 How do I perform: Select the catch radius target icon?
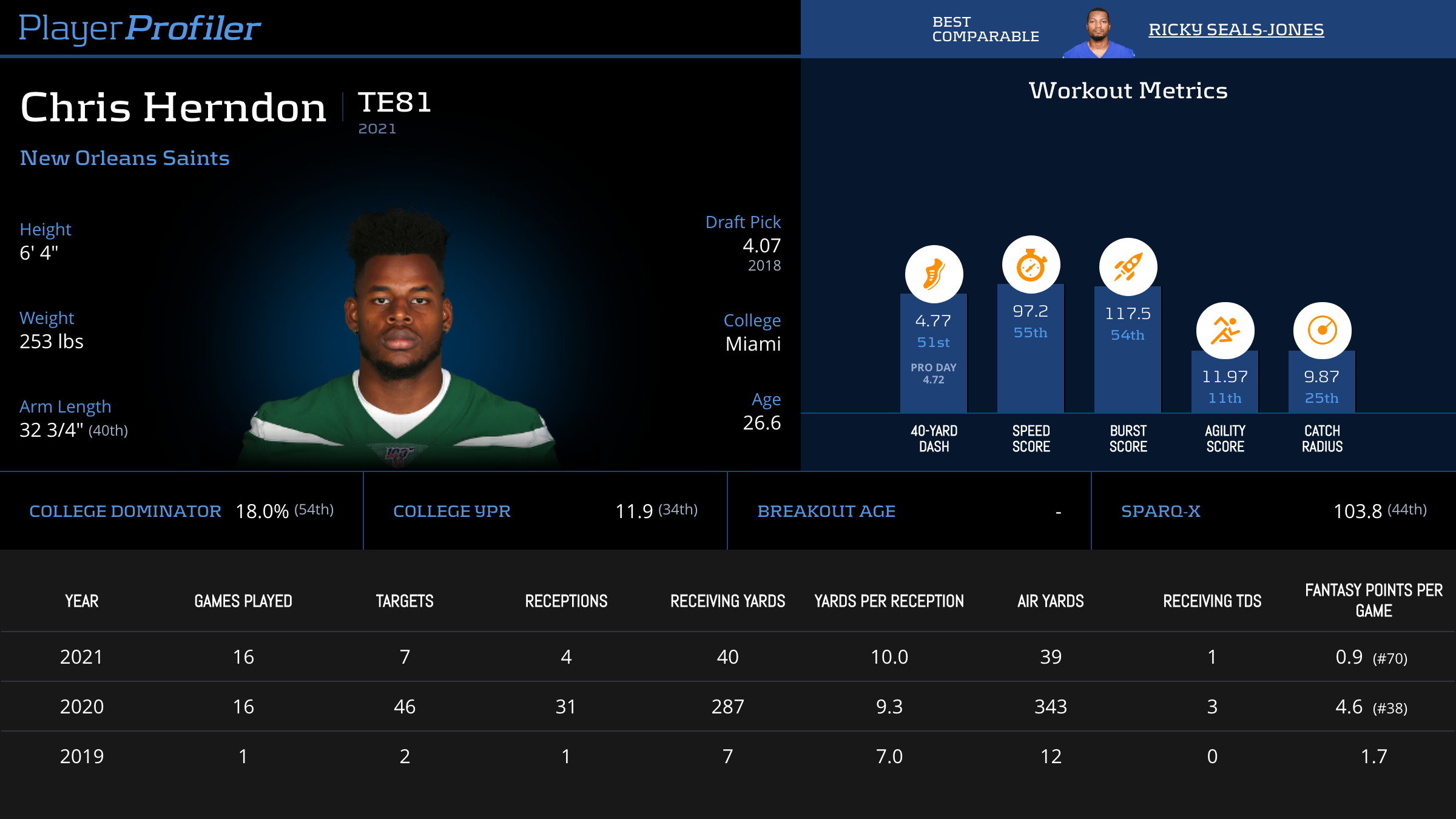pos(1322,331)
